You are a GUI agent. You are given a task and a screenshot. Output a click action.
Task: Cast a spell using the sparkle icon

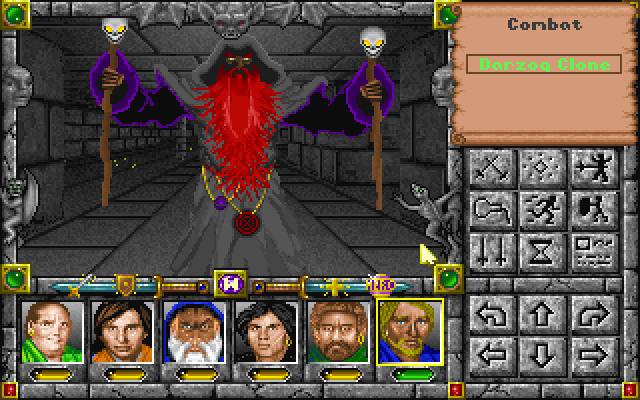[x=539, y=168]
